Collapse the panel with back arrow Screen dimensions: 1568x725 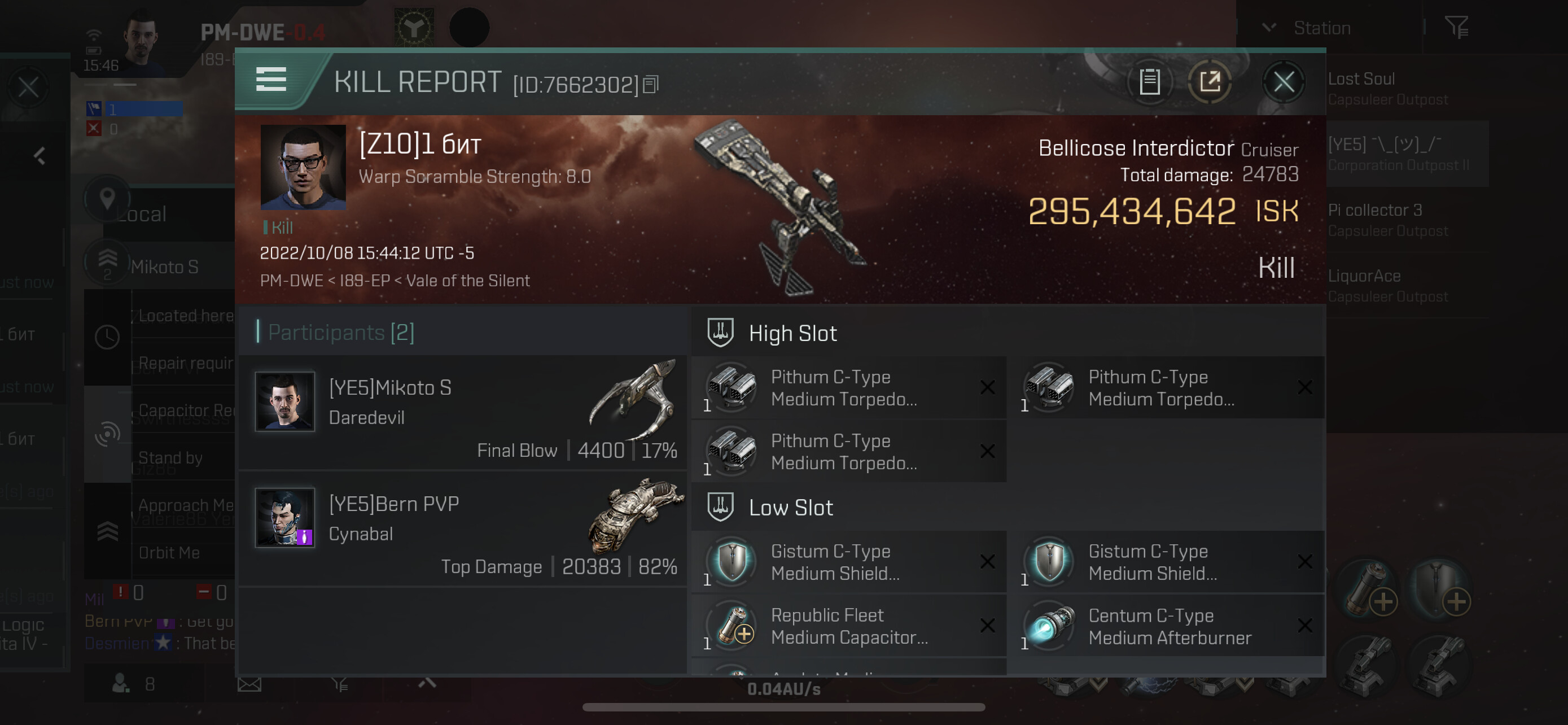tap(40, 156)
